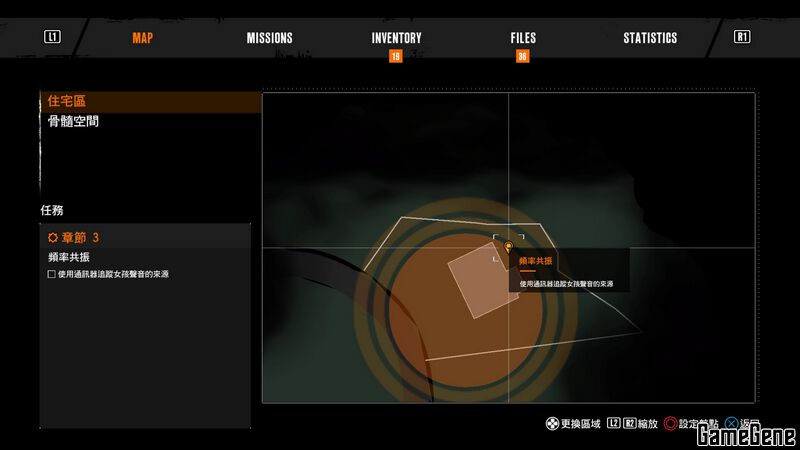Open the MISSIONS tab
Image resolution: width=800 pixels, height=450 pixels.
pyautogui.click(x=269, y=38)
